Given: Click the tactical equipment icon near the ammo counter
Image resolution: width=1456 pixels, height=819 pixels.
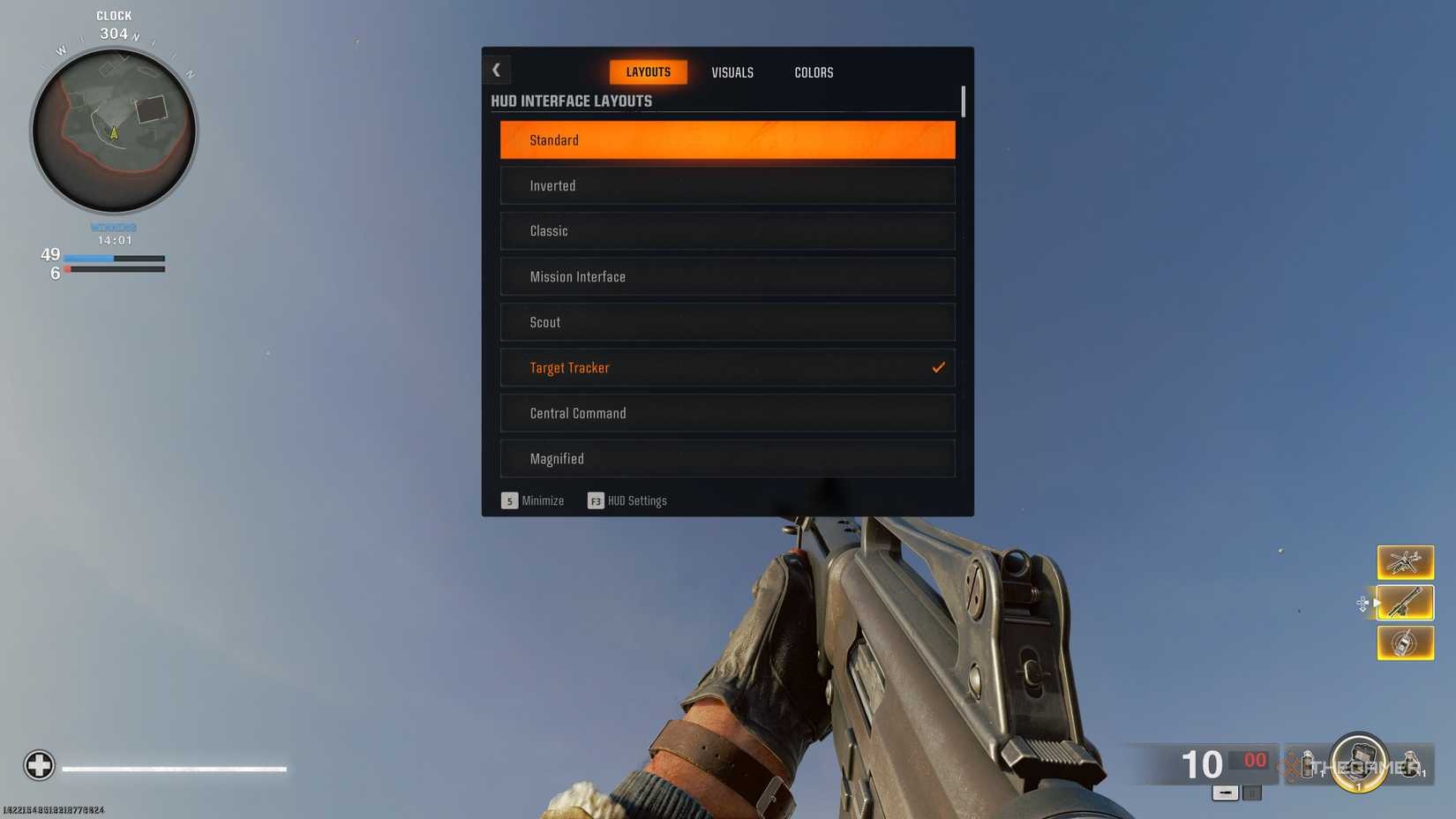Looking at the screenshot, I should [1308, 765].
